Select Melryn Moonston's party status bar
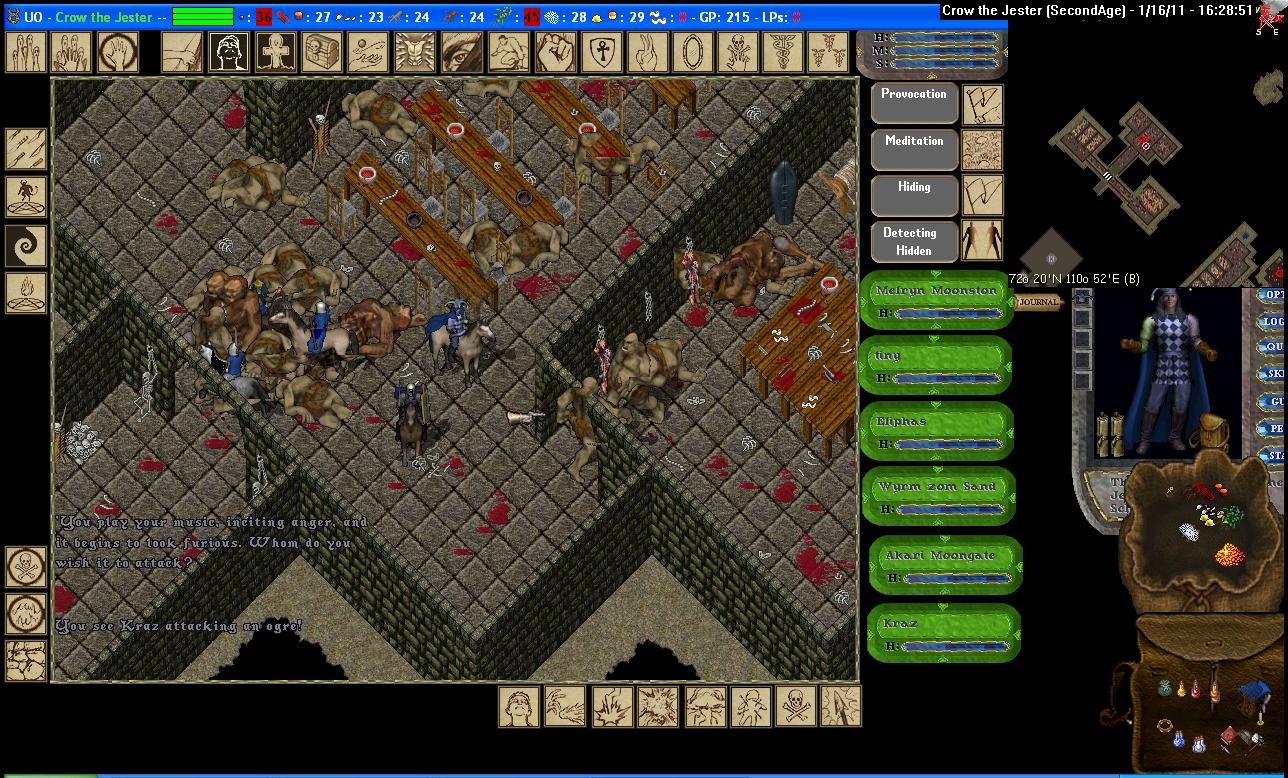The width and height of the screenshot is (1288, 778). pos(936,299)
